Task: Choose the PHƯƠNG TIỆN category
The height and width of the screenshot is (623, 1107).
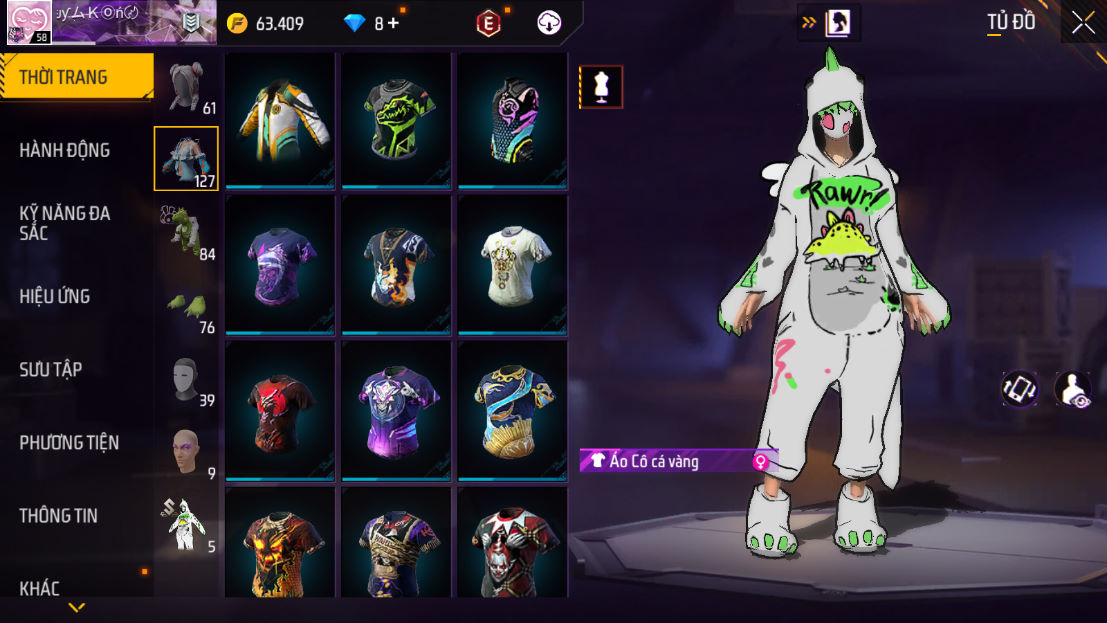Action: (69, 442)
